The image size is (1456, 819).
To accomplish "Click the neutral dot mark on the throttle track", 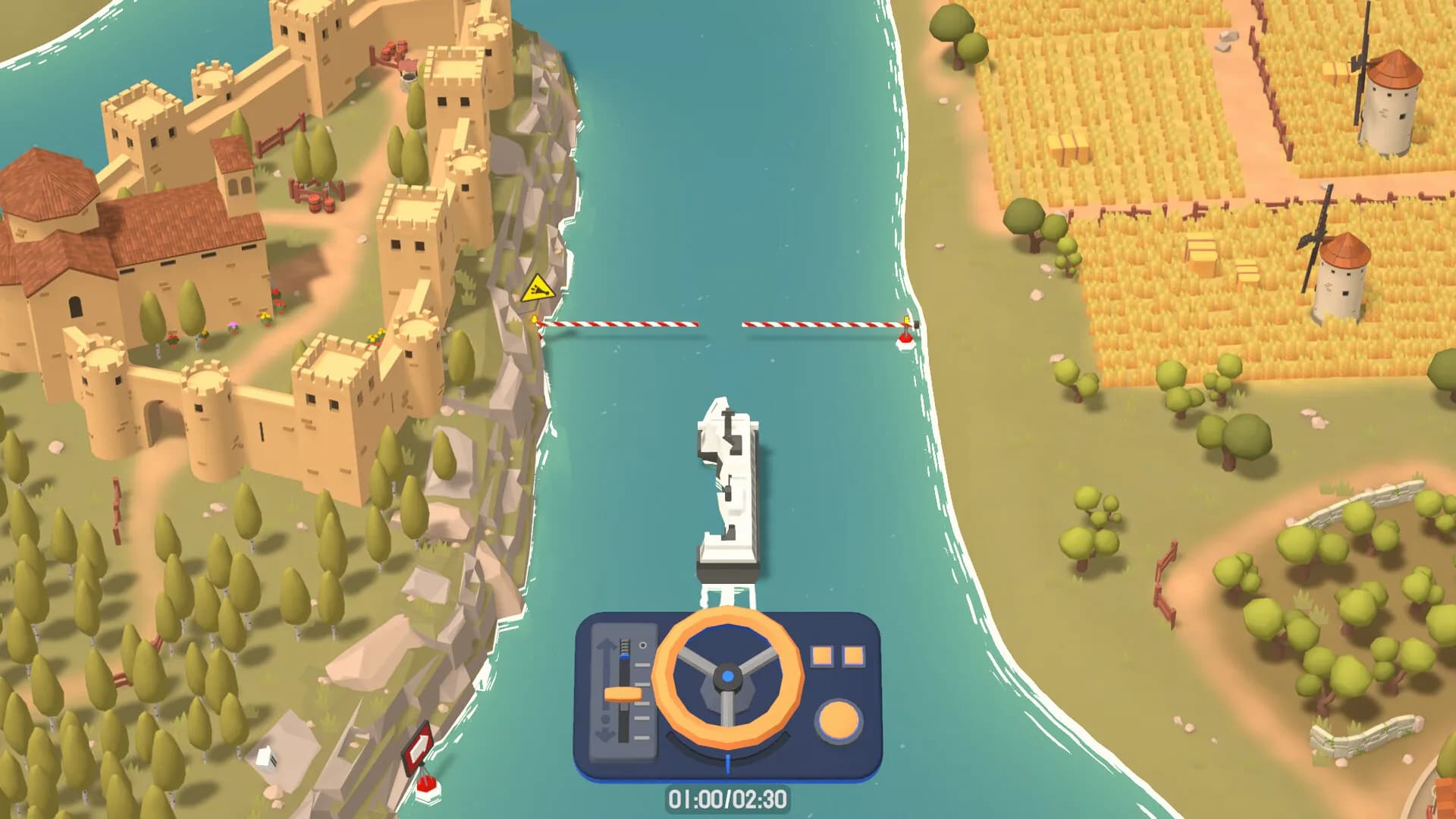I will [x=605, y=719].
